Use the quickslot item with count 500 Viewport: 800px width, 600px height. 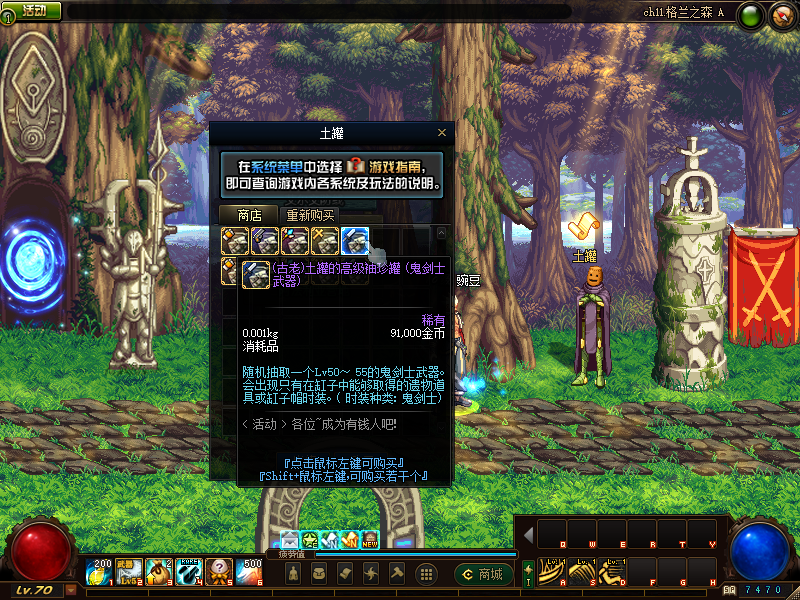pos(251,571)
